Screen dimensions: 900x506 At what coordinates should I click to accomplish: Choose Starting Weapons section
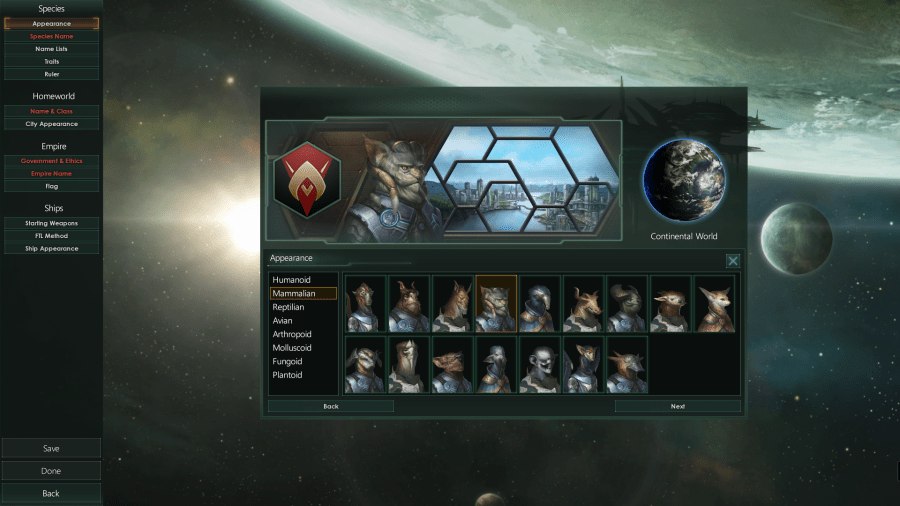point(51,223)
